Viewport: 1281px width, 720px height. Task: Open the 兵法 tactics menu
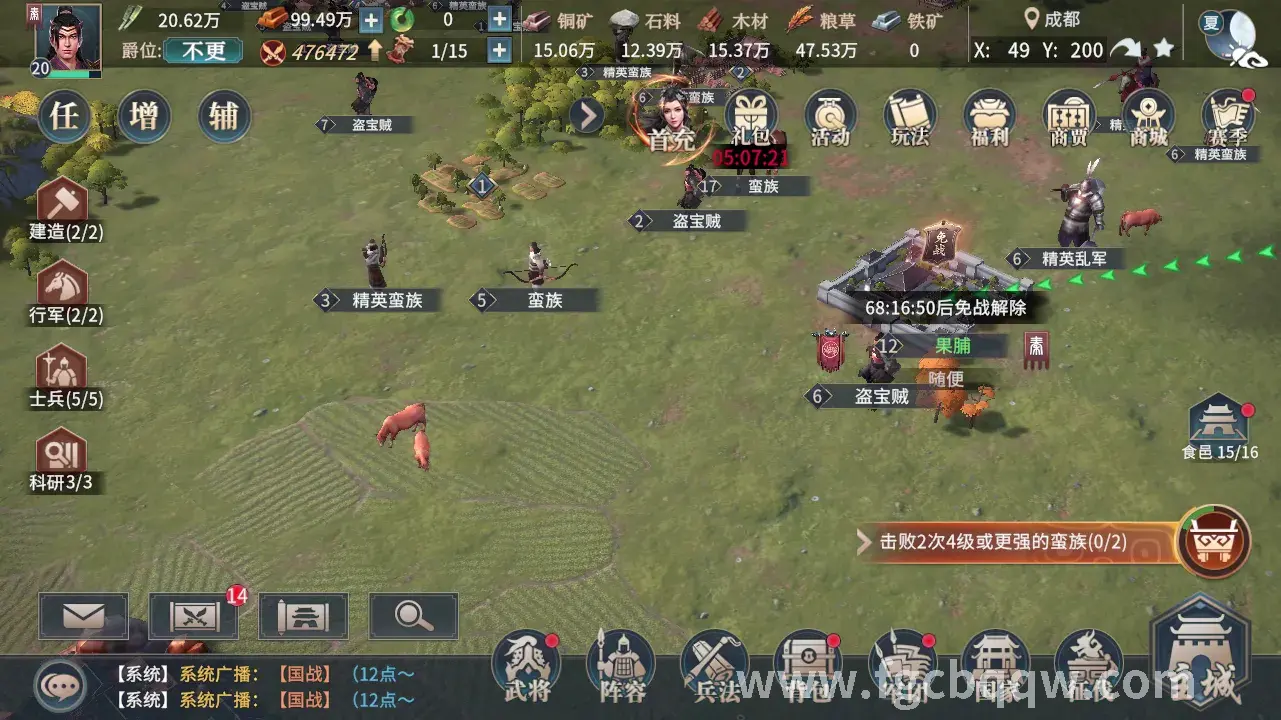coord(715,665)
